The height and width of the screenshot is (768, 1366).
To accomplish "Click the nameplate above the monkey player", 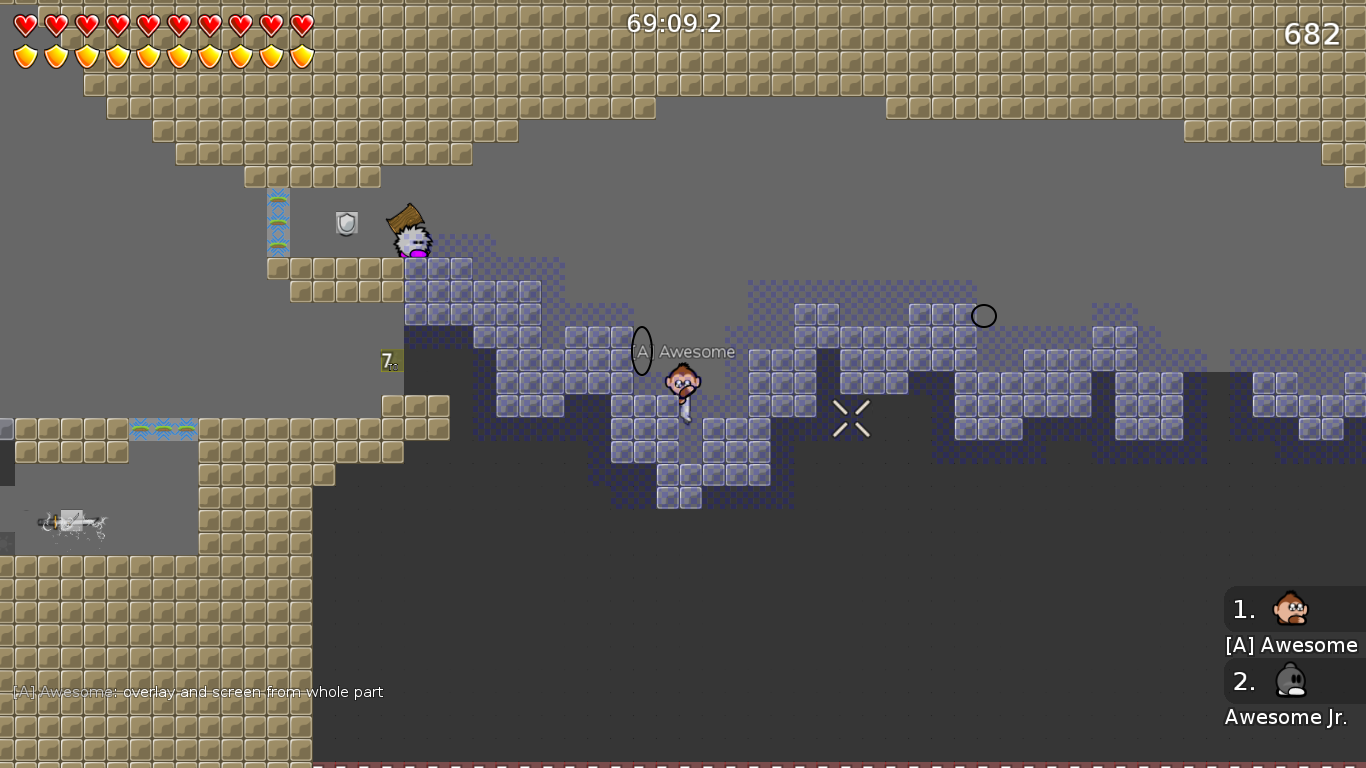I will point(685,351).
